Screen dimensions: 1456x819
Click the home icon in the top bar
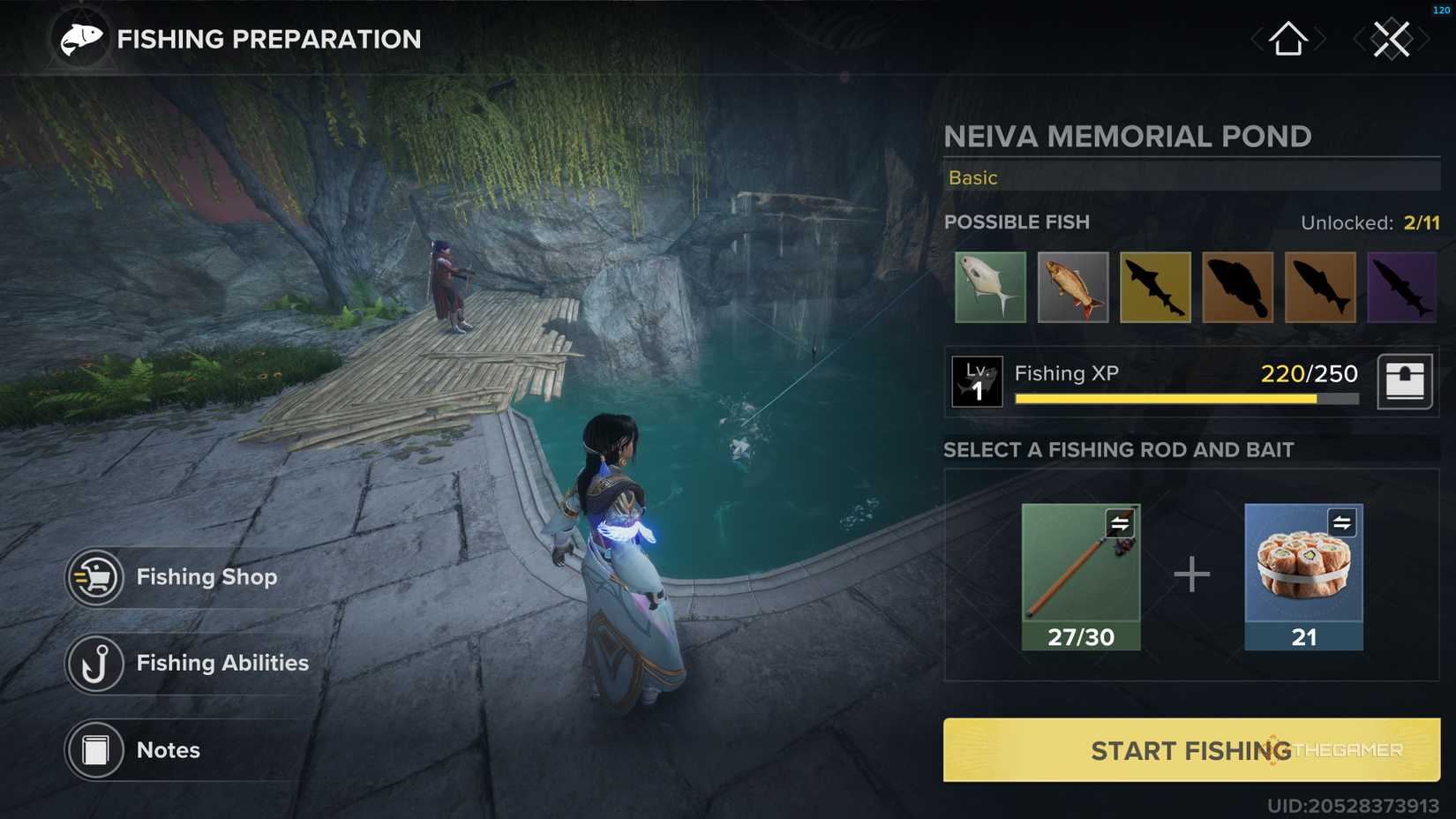click(1287, 38)
